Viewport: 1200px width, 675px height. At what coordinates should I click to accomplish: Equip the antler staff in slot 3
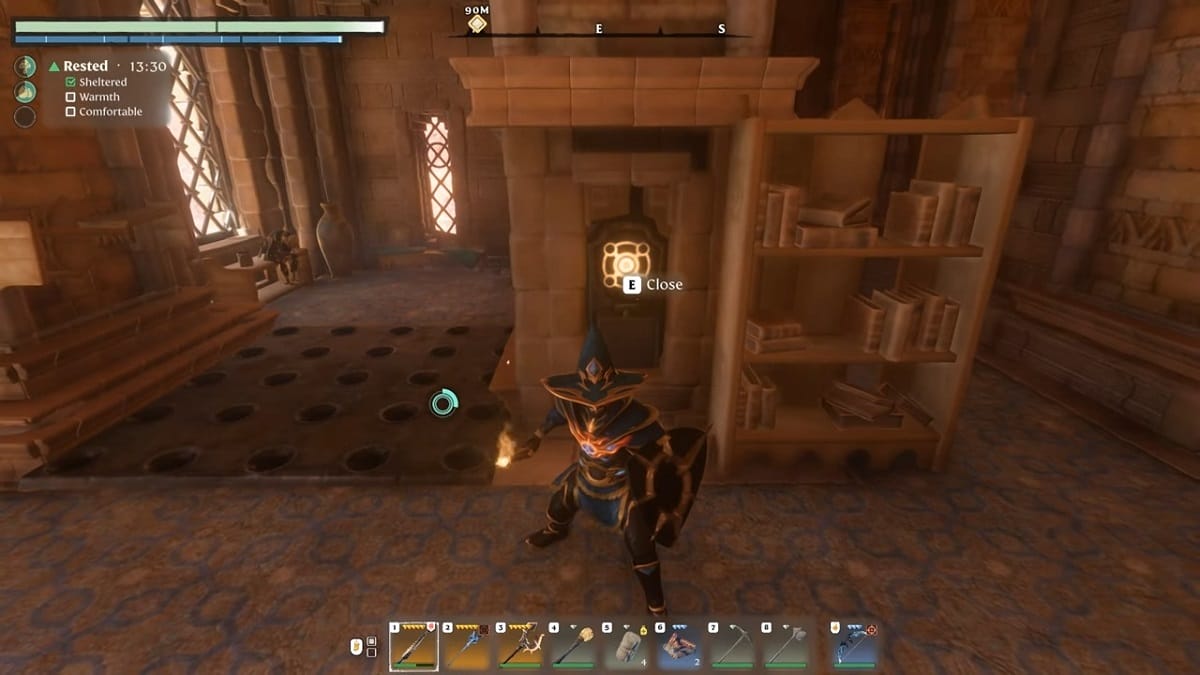click(x=520, y=647)
